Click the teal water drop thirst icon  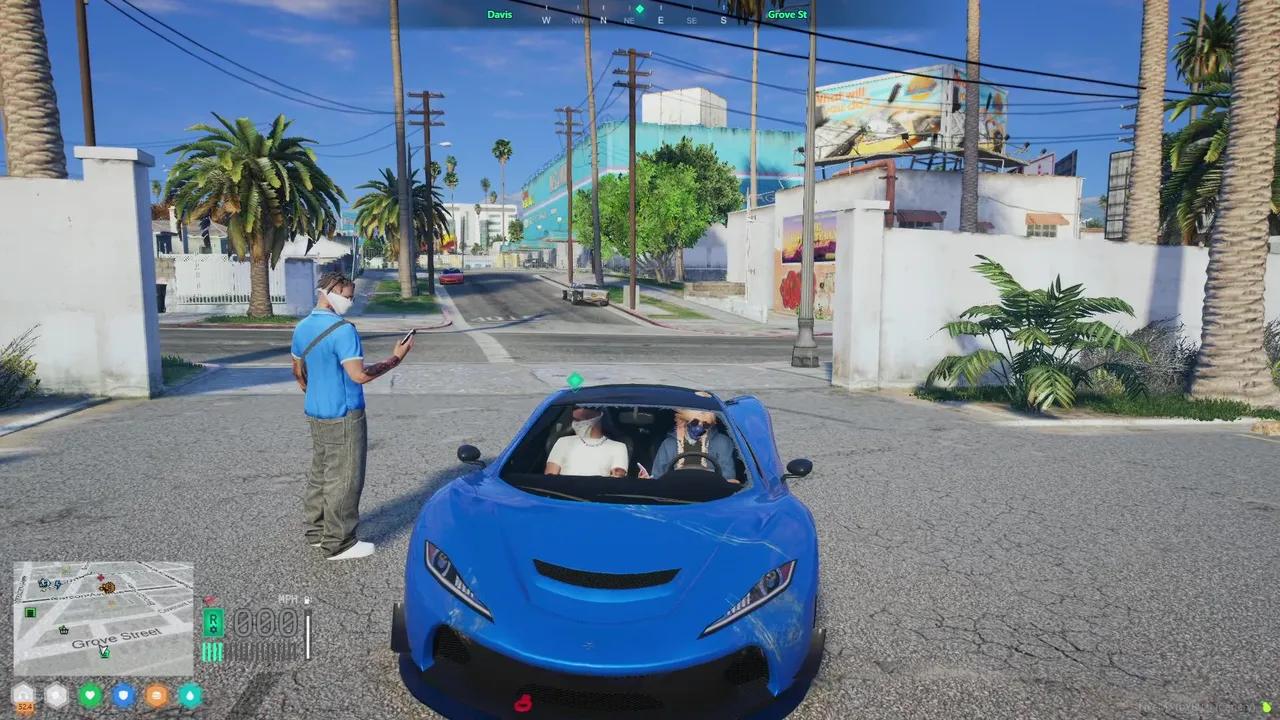click(189, 695)
